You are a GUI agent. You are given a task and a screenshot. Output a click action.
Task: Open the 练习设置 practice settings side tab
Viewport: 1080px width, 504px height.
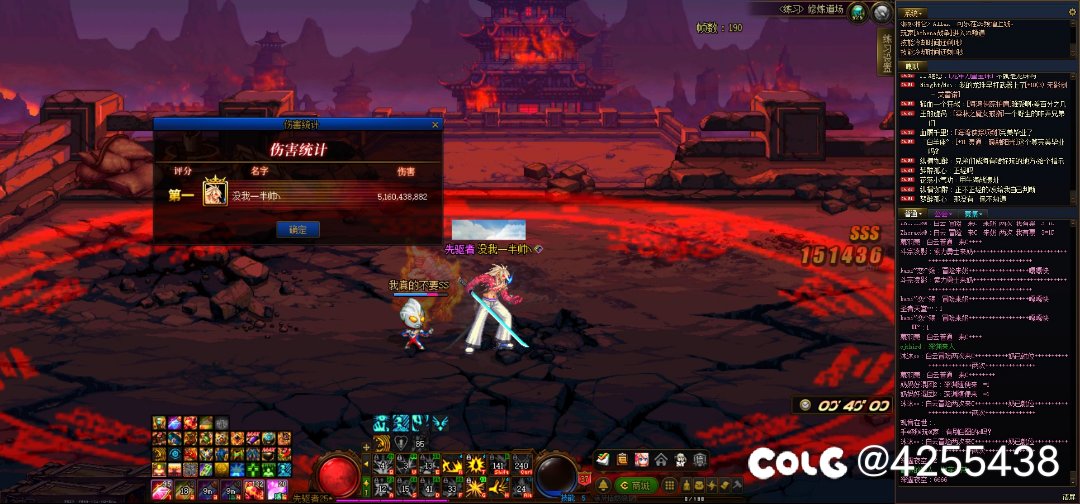click(885, 53)
